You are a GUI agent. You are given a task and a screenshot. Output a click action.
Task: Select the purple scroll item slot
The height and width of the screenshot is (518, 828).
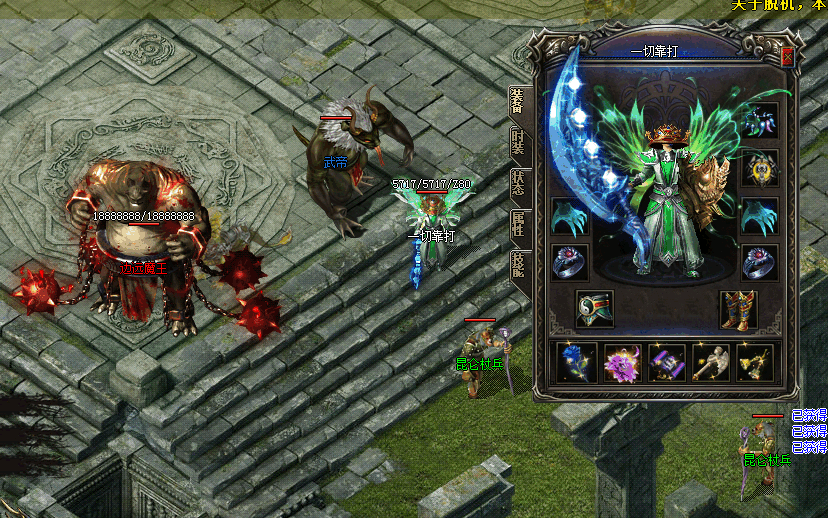click(x=666, y=363)
